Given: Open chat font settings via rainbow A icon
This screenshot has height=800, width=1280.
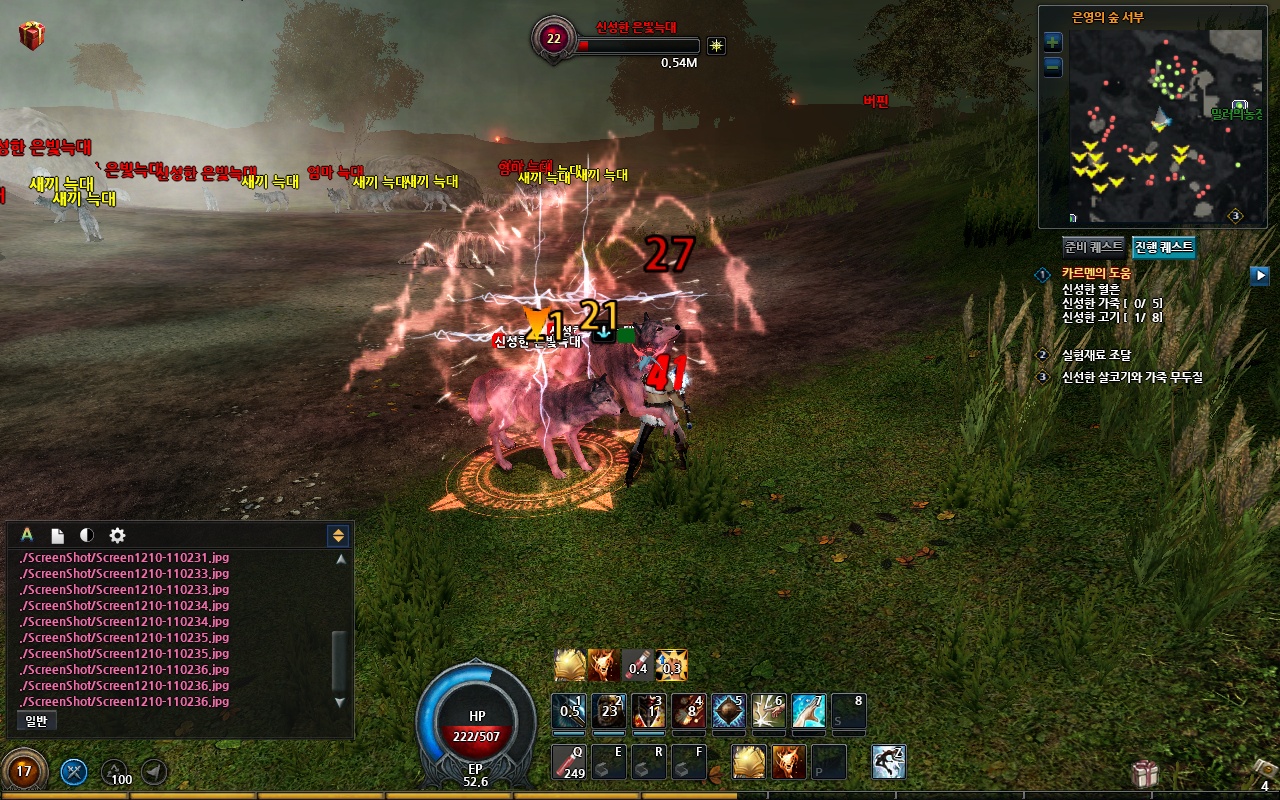Looking at the screenshot, I should pos(27,535).
